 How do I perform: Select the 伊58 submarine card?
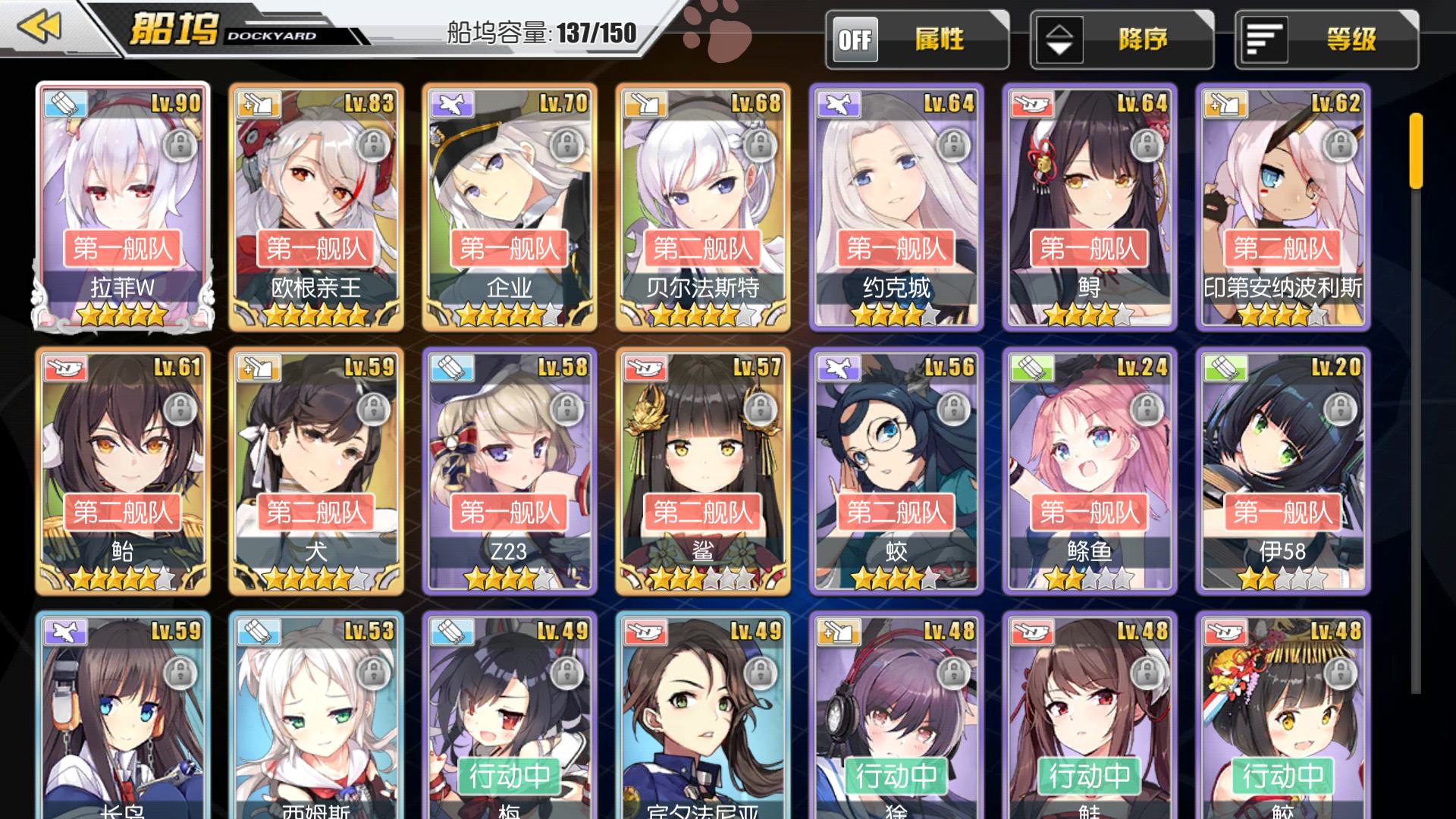[1283, 470]
